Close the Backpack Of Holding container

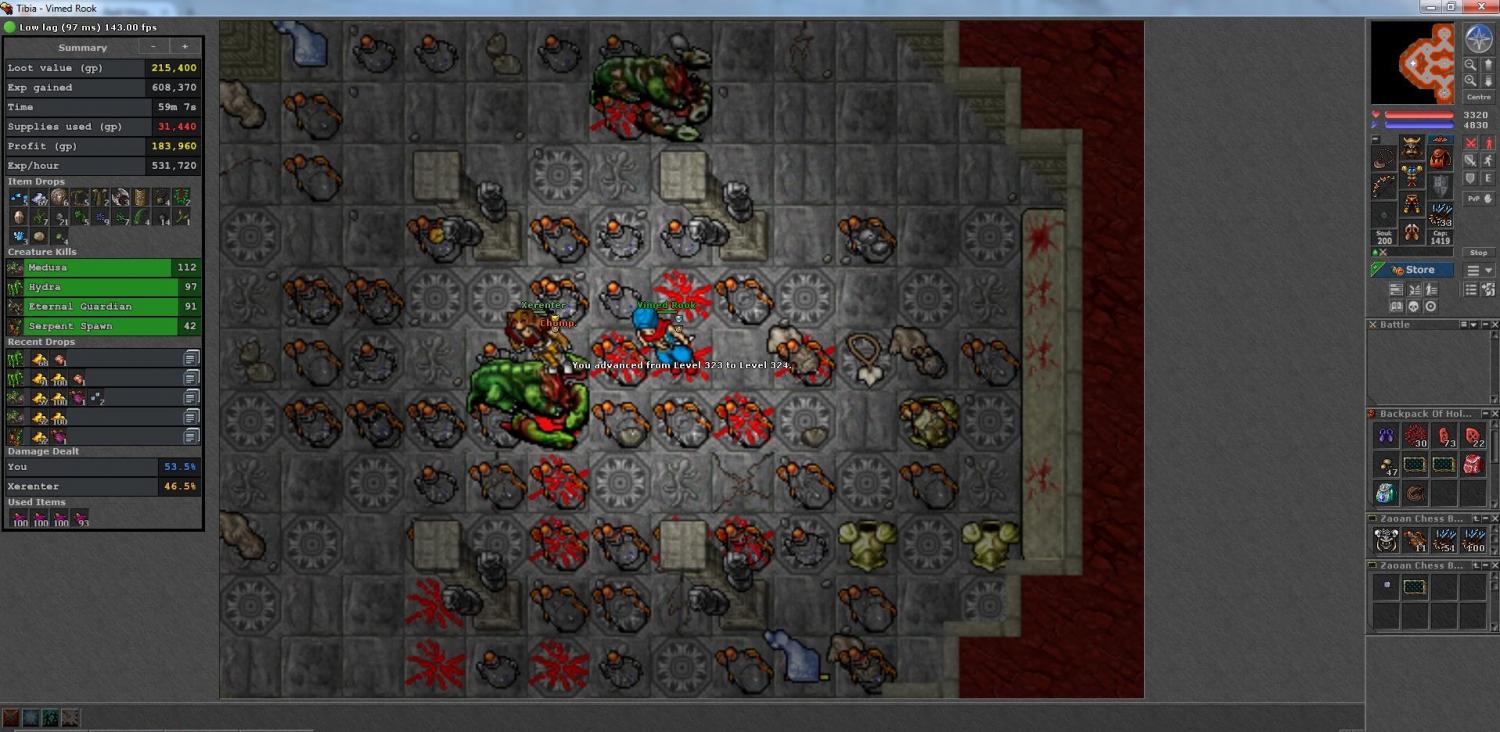[x=1495, y=414]
